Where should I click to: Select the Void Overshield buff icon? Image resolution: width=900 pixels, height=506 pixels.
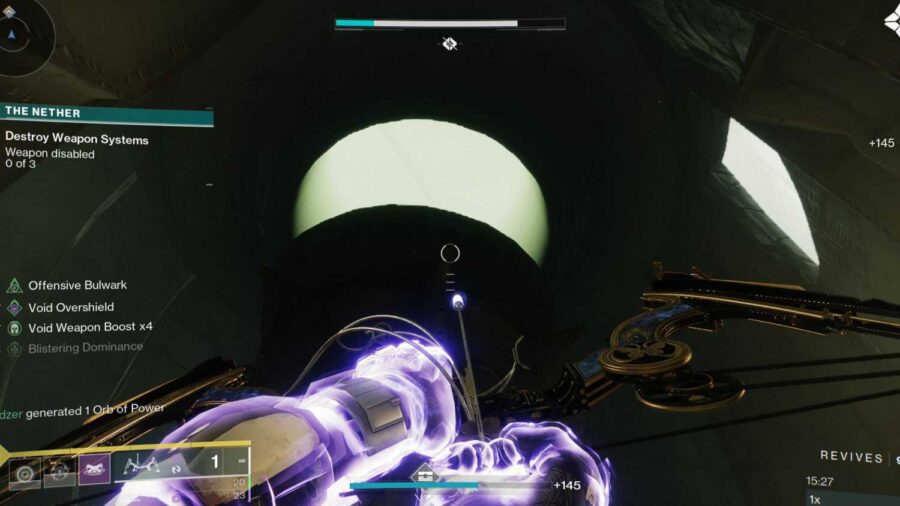(15, 307)
